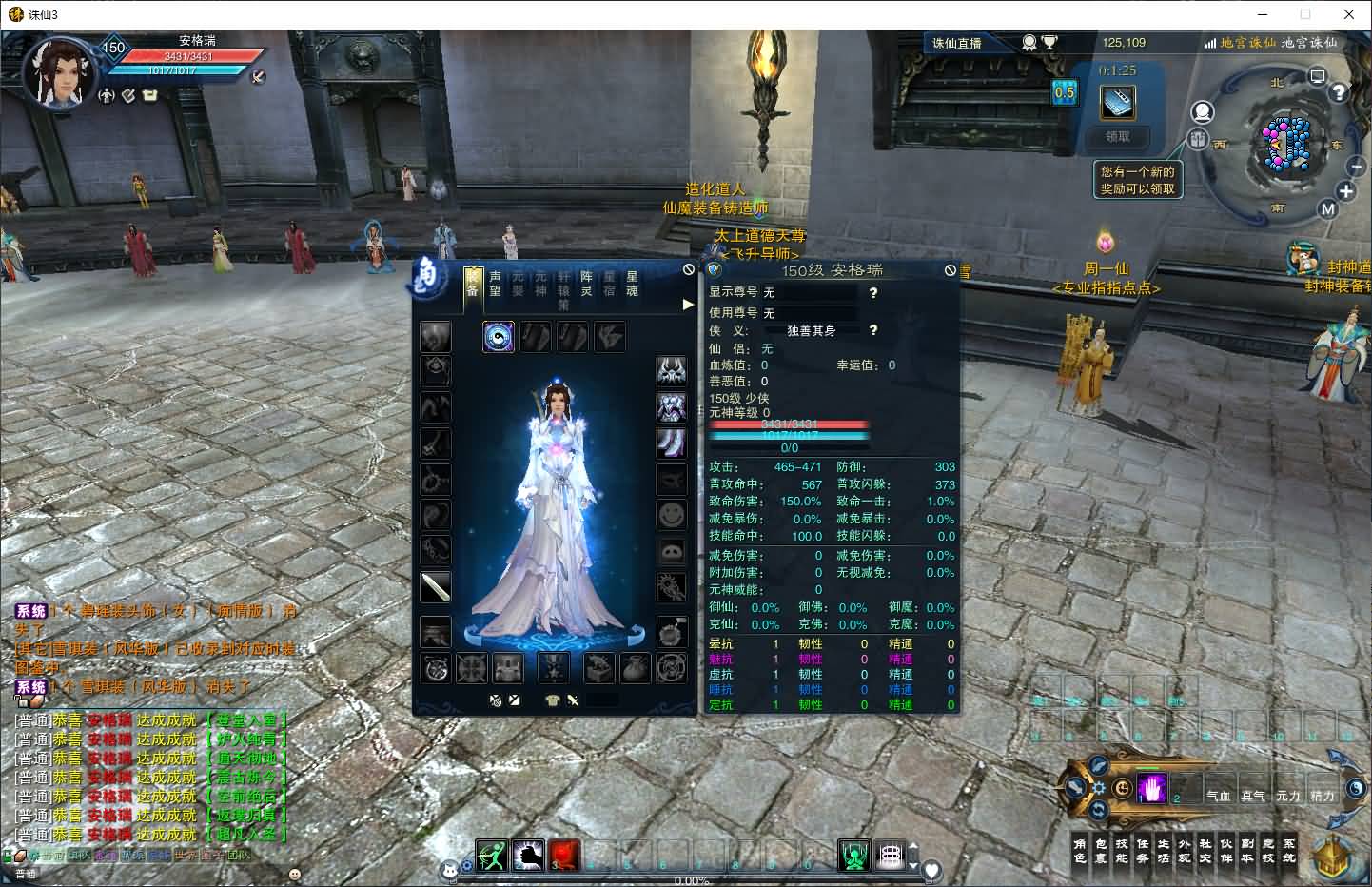Close the character stats panel
Viewport: 1372px width, 887px height.
(950, 270)
